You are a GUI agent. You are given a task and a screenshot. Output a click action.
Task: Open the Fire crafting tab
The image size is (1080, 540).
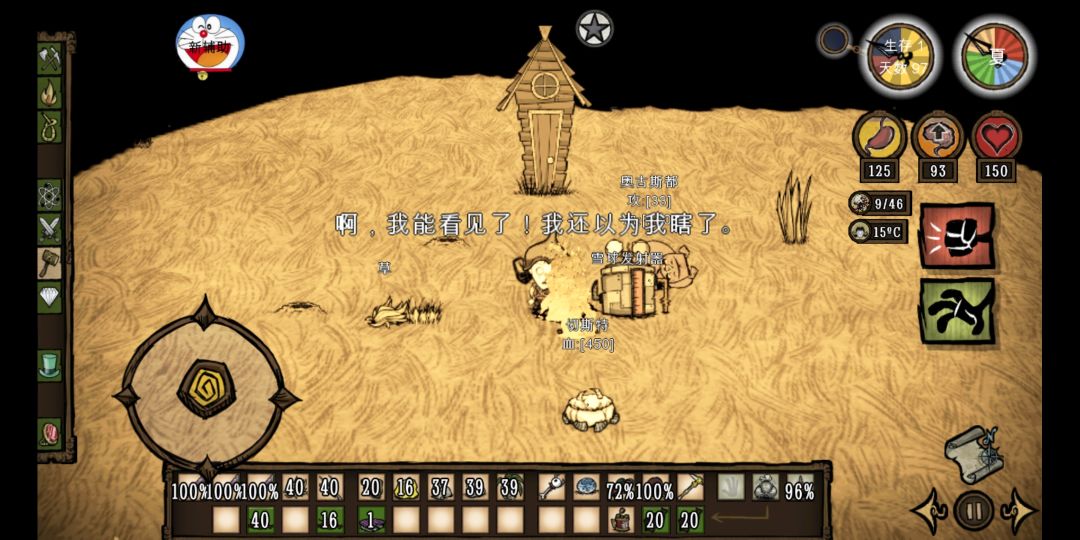click(50, 93)
